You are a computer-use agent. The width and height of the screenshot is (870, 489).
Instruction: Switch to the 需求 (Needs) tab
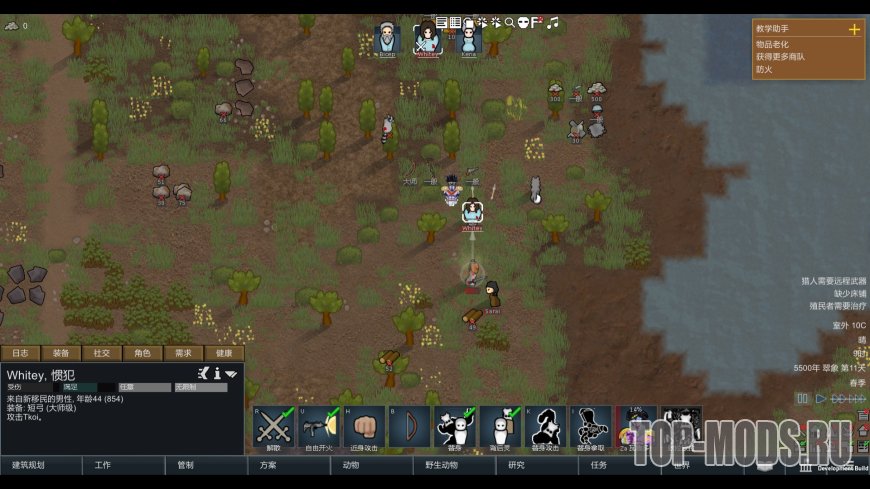click(184, 353)
